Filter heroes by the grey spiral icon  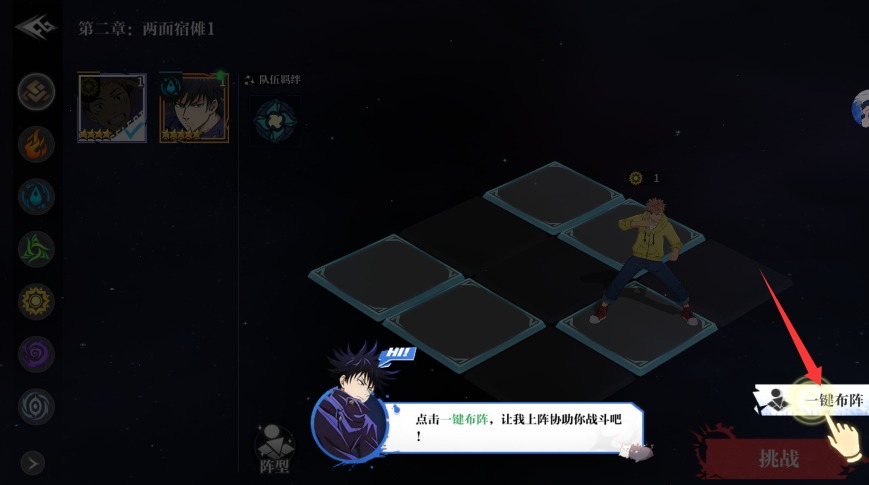36,406
